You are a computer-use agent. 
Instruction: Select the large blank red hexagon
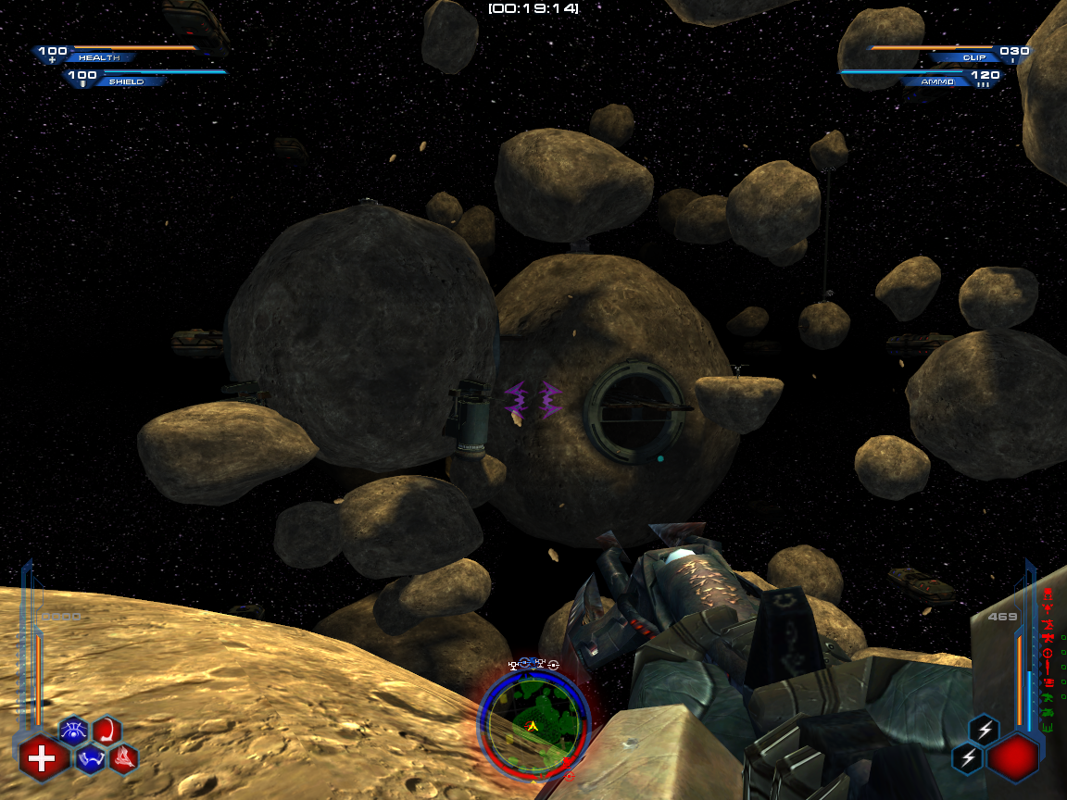point(1012,757)
